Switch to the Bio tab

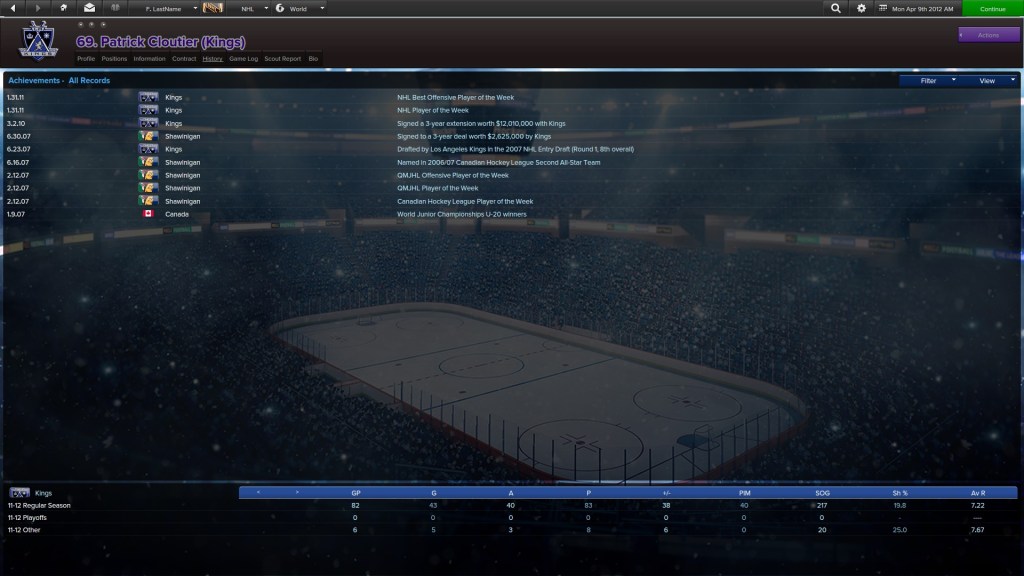pos(313,59)
